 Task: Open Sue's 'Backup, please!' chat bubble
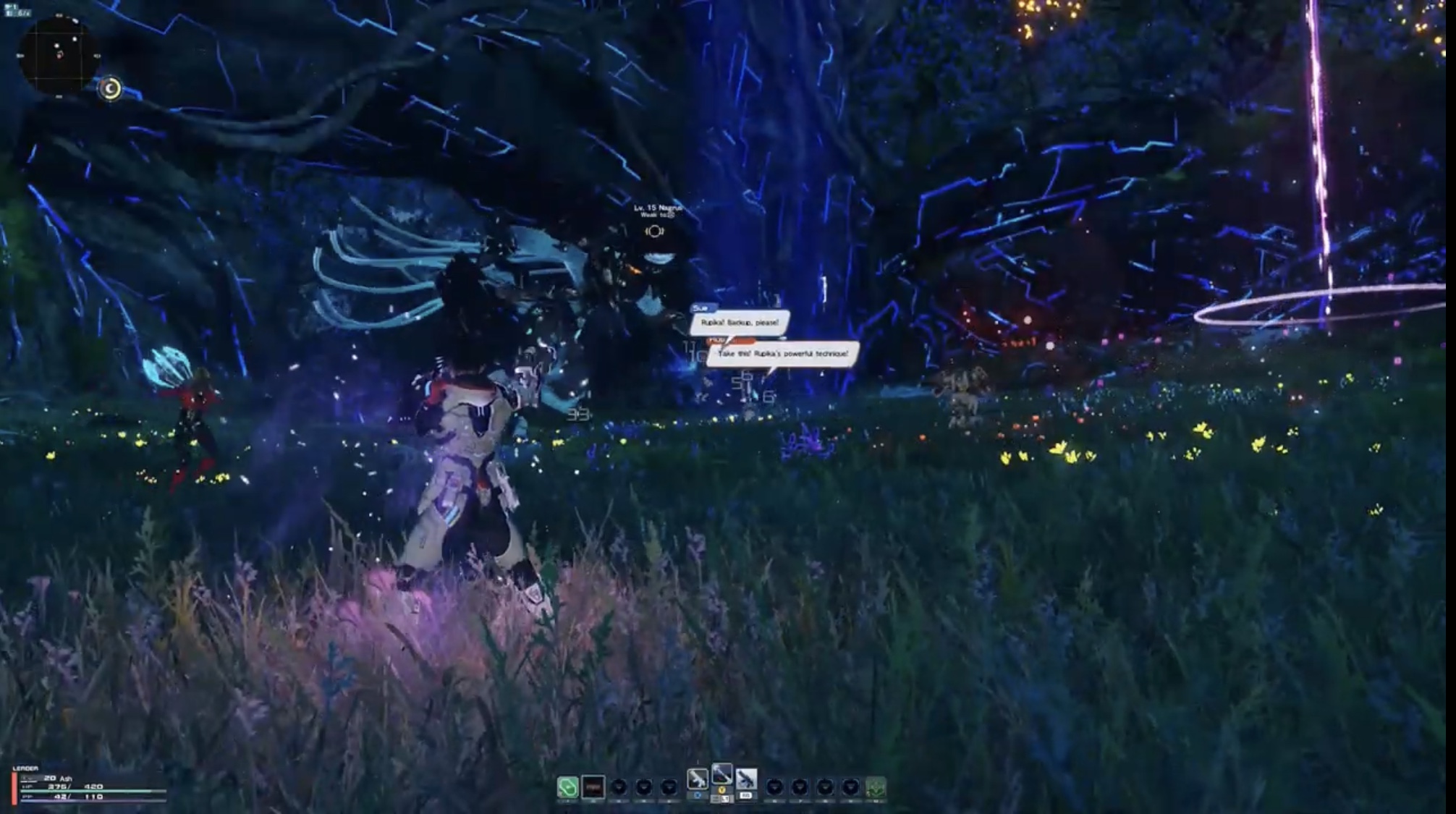pos(740,322)
